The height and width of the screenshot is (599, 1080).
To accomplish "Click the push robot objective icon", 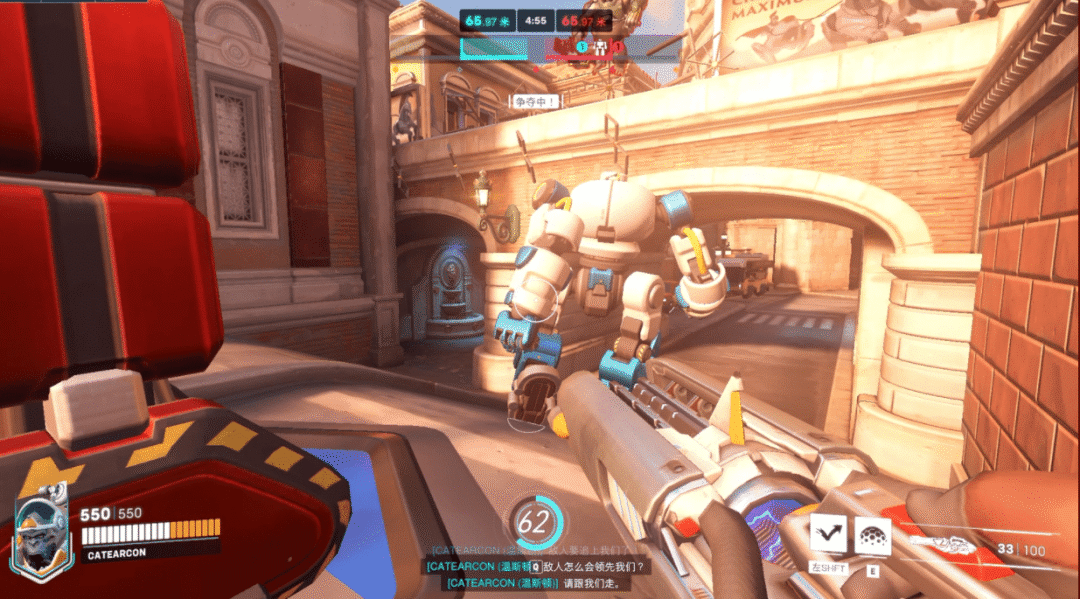I will pos(599,46).
